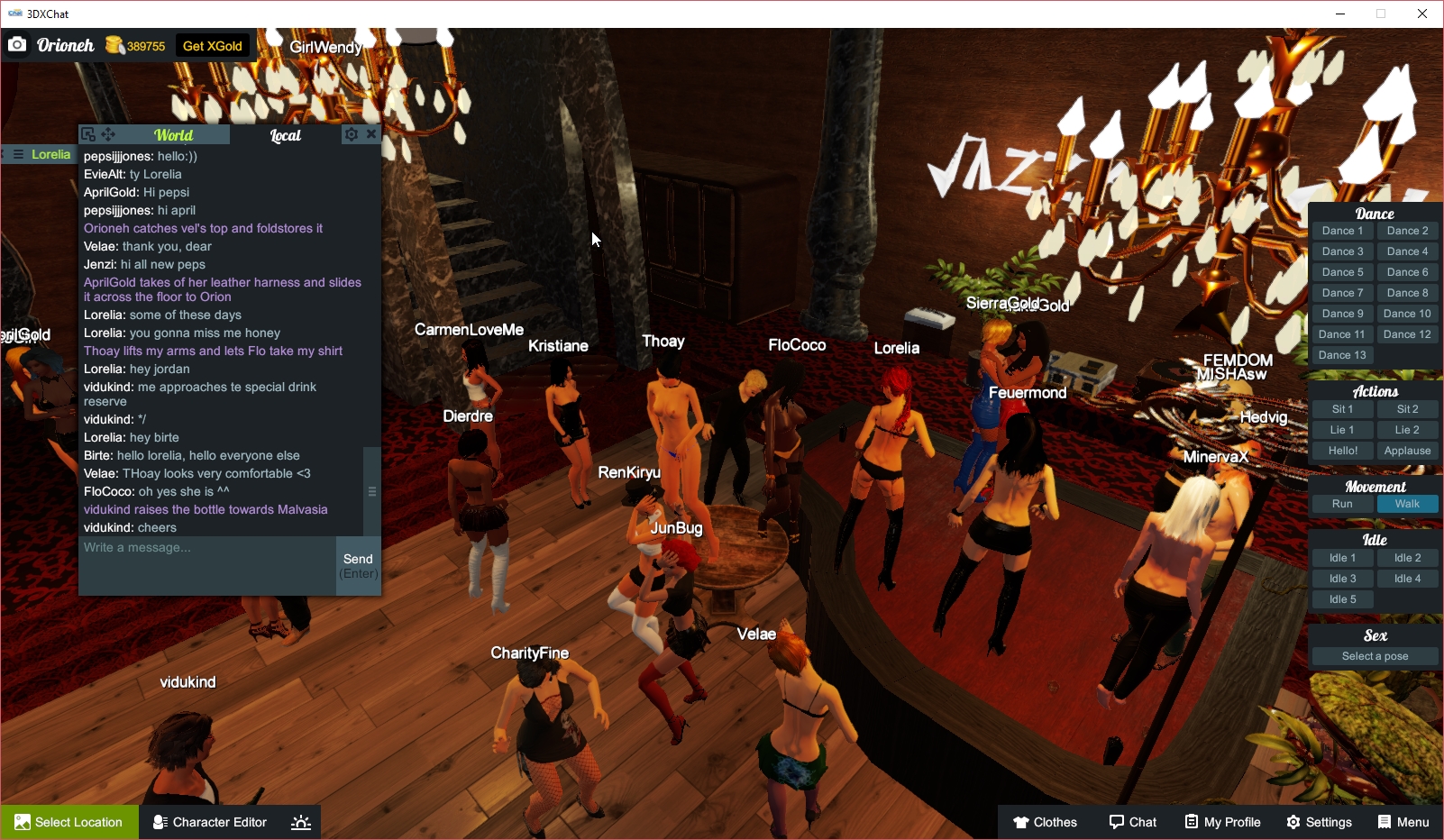Switch to the Local chat tab
The image size is (1444, 840).
pos(286,134)
